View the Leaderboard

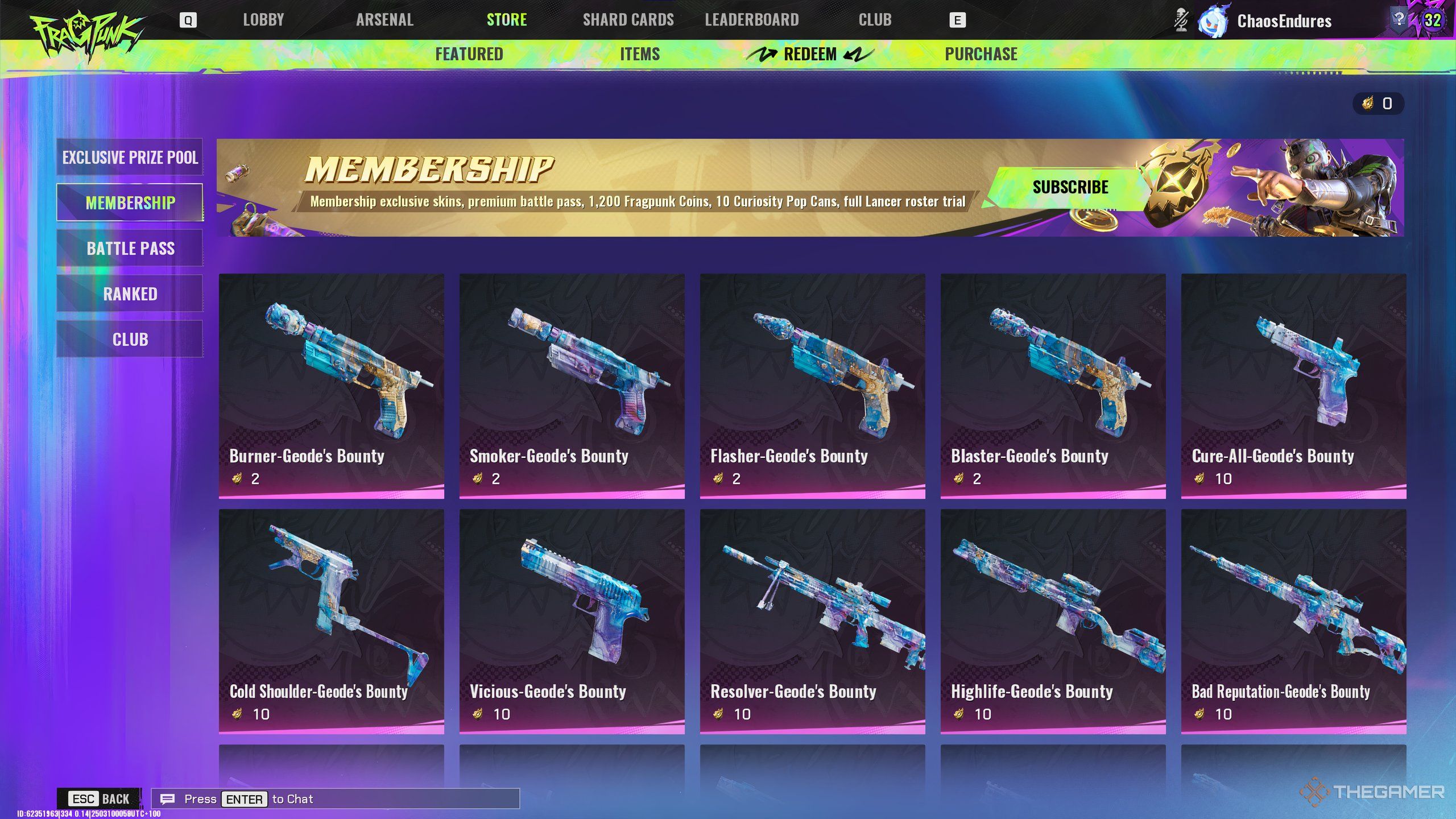(751, 20)
